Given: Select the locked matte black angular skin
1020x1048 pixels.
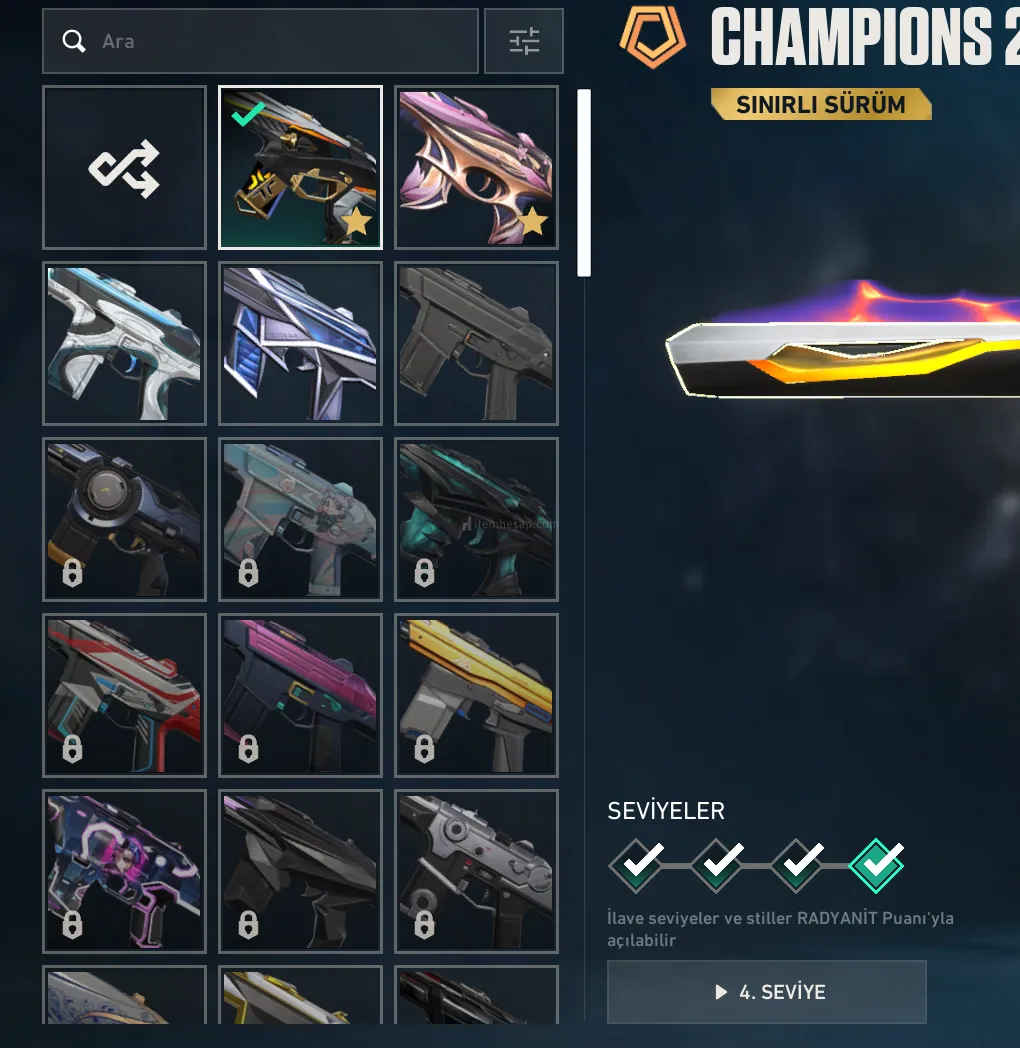Looking at the screenshot, I should click(300, 871).
